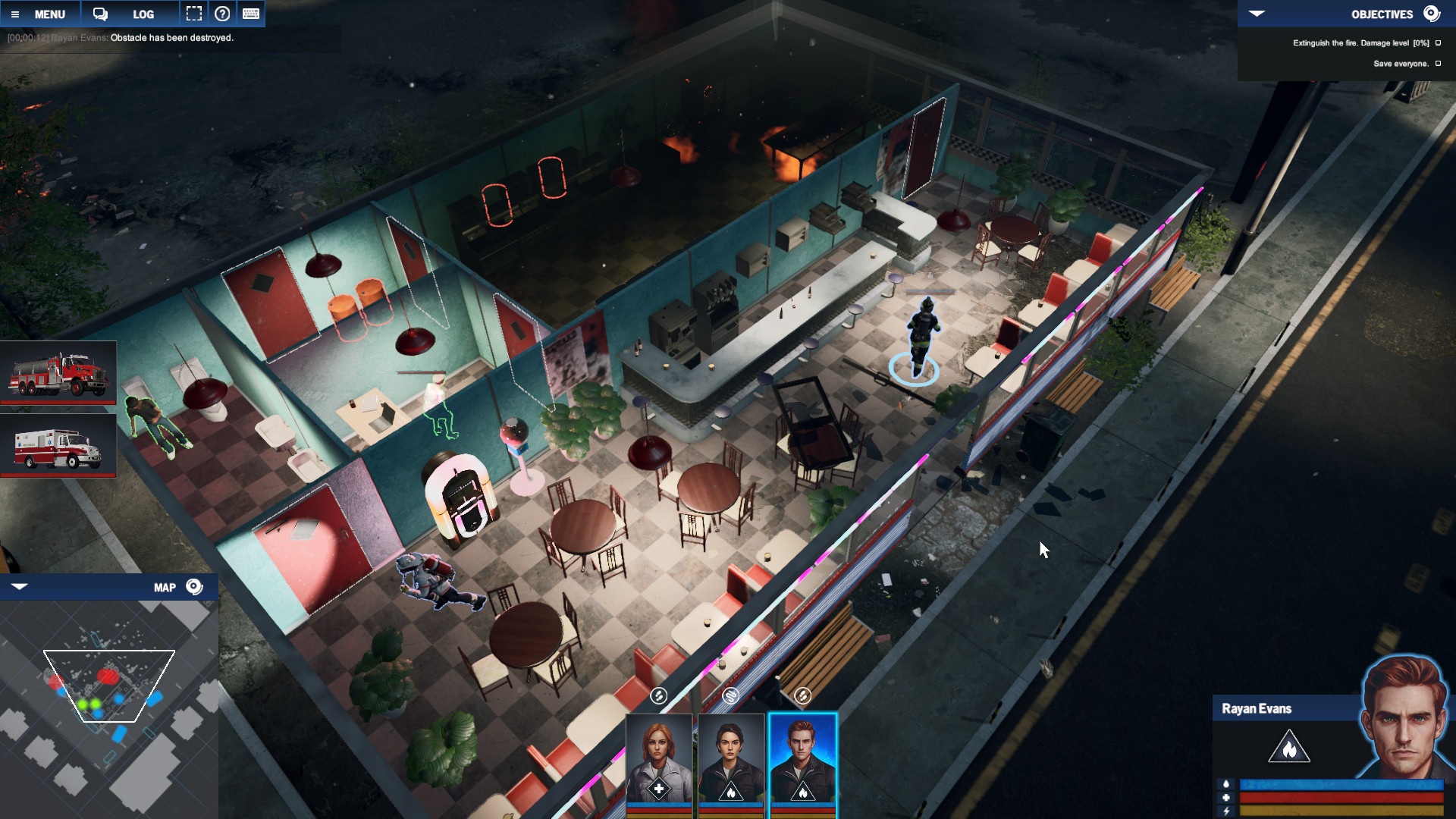Click the footsteps icon above Rayan Evans' portrait

[803, 694]
